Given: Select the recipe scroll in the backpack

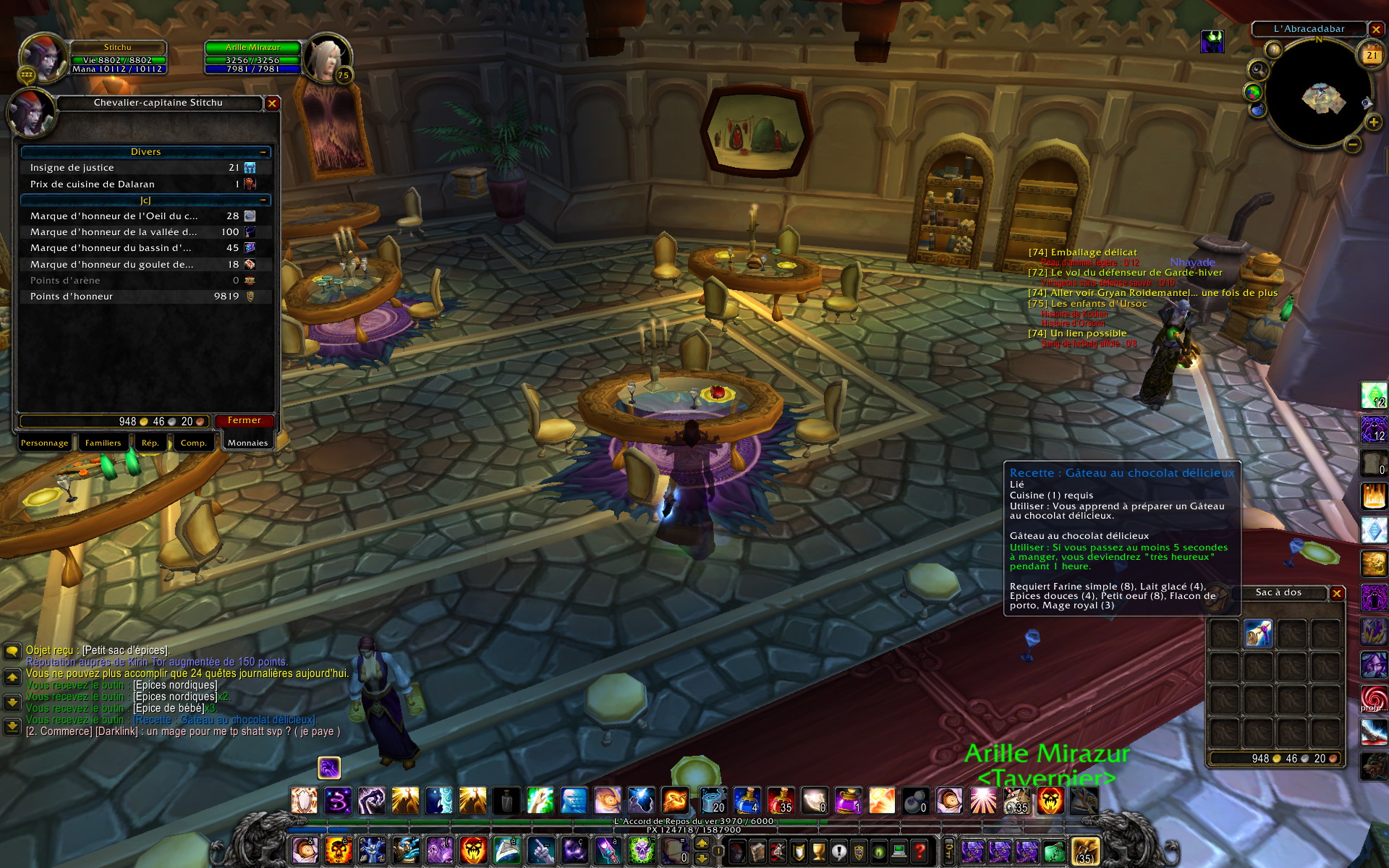Looking at the screenshot, I should pyautogui.click(x=1258, y=634).
